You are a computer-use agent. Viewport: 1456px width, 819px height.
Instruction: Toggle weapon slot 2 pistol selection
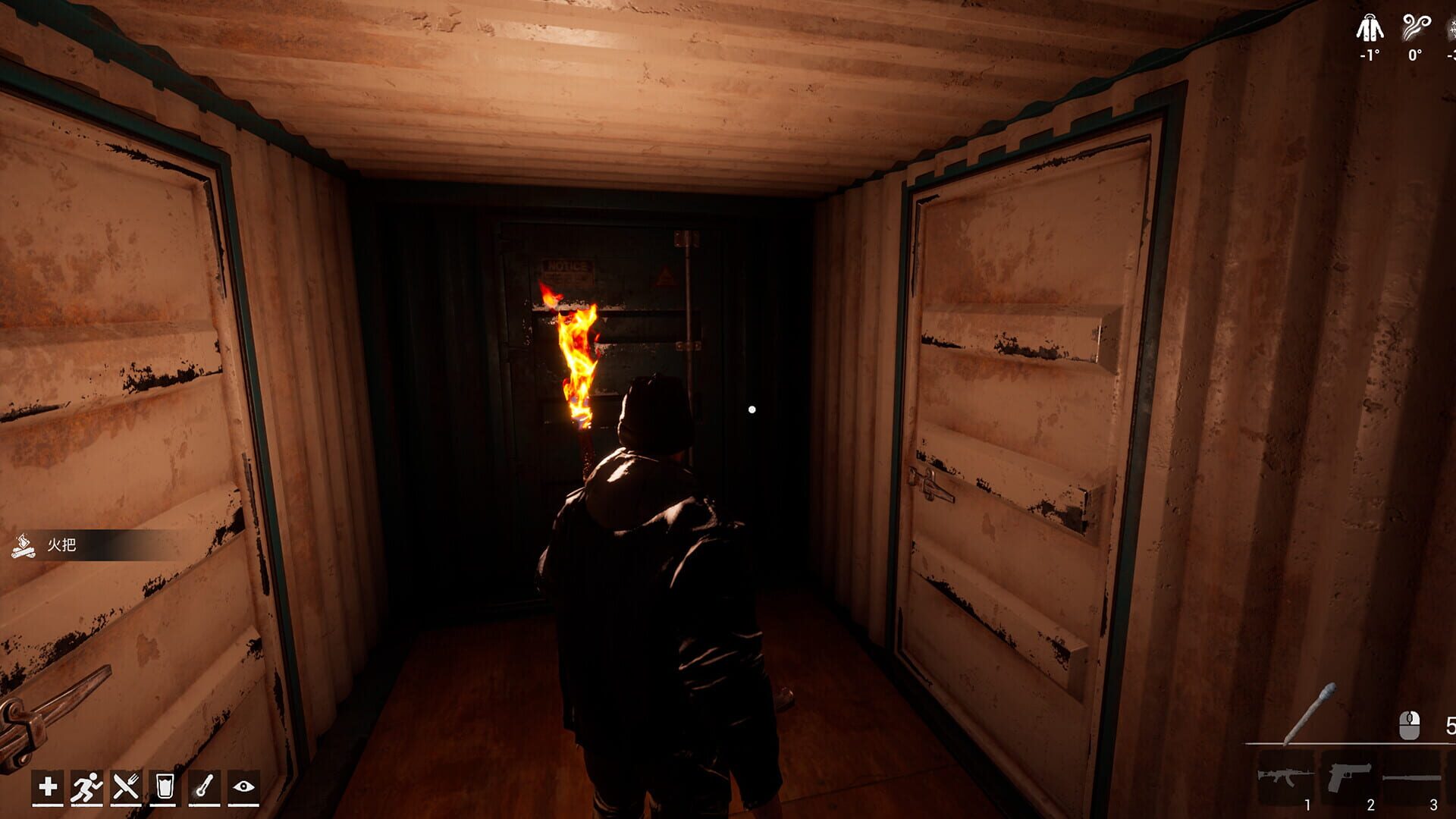pos(1350,777)
